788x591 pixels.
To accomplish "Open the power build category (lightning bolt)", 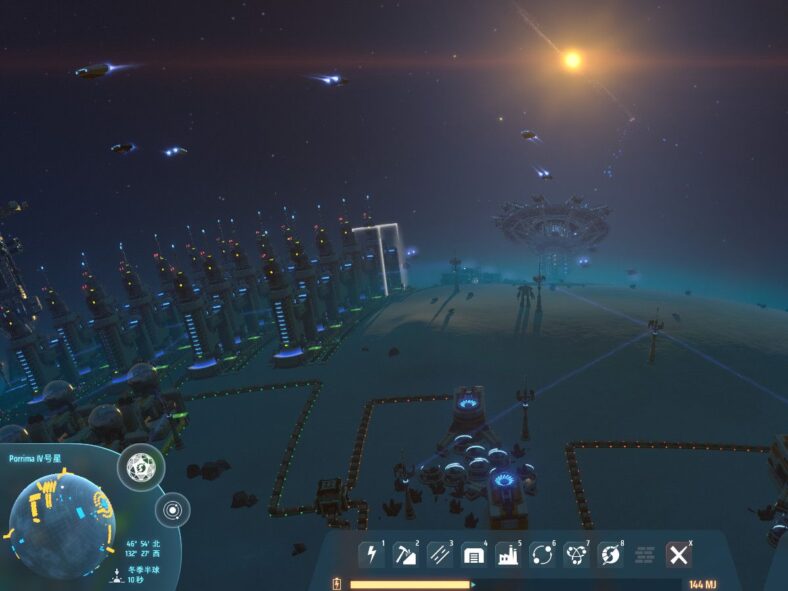I will [x=372, y=554].
